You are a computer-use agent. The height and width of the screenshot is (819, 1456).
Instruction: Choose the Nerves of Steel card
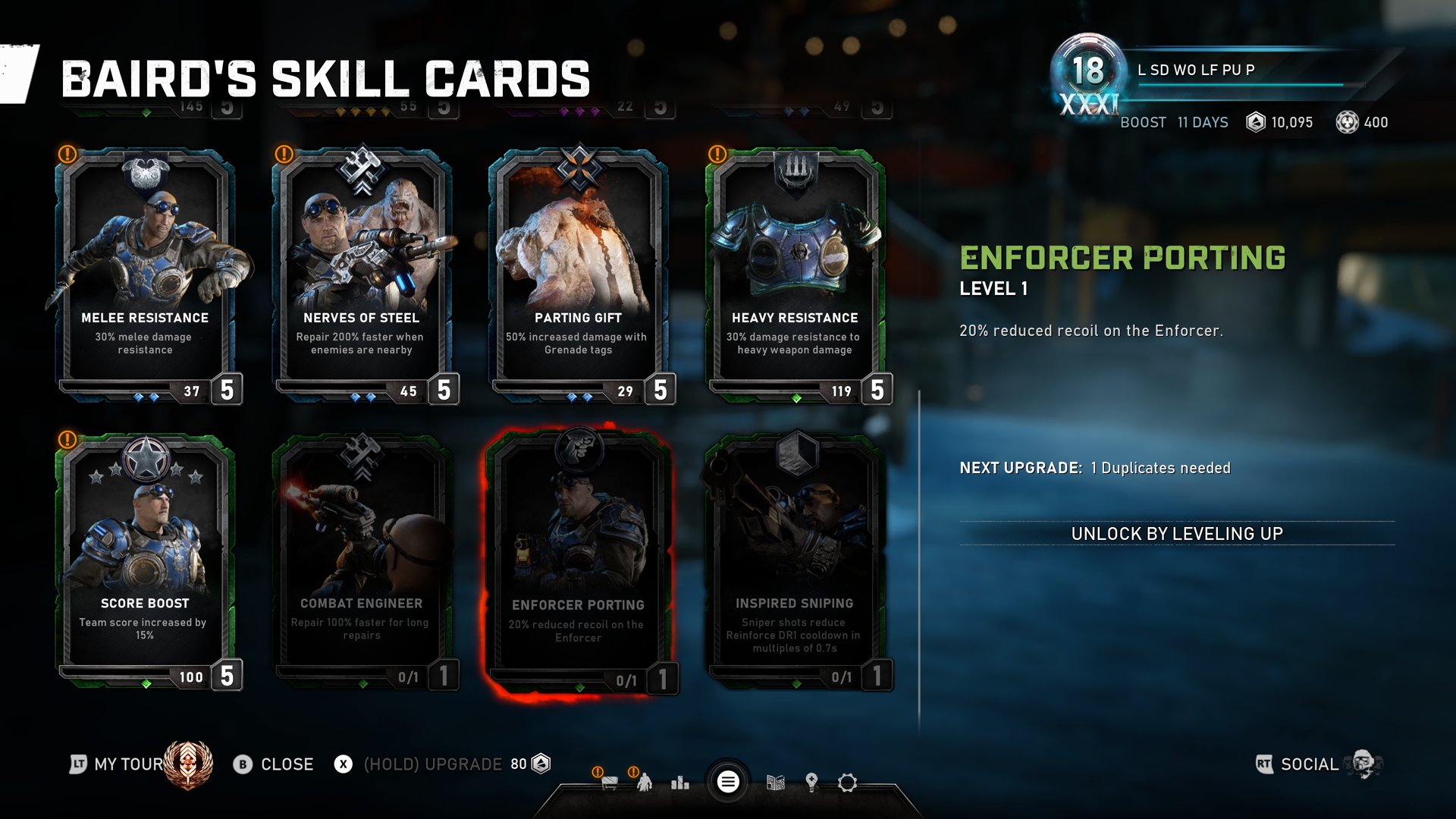(x=362, y=273)
